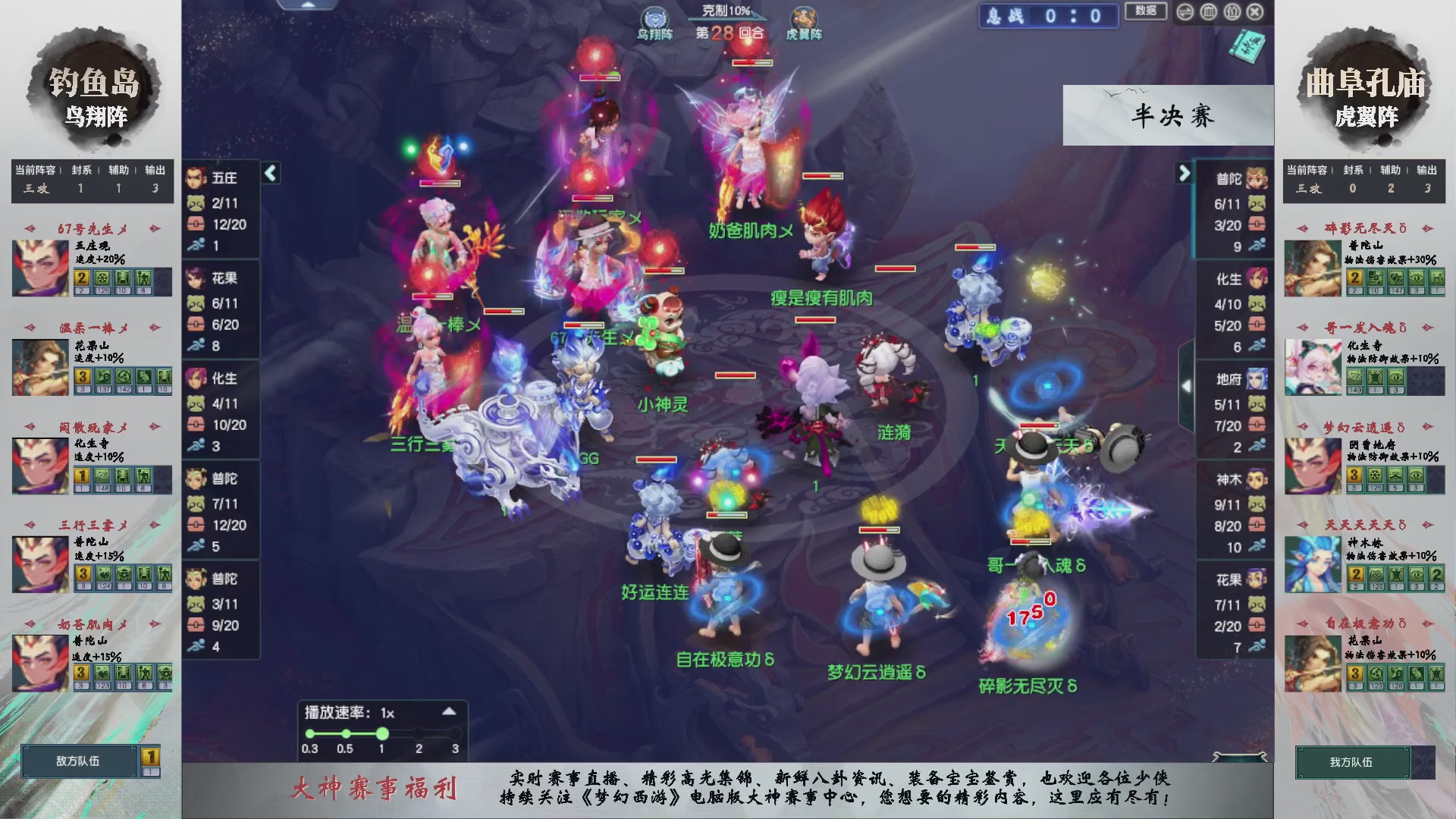
Task: Collapse the right unit status panel chevron
Action: pyautogui.click(x=1184, y=173)
